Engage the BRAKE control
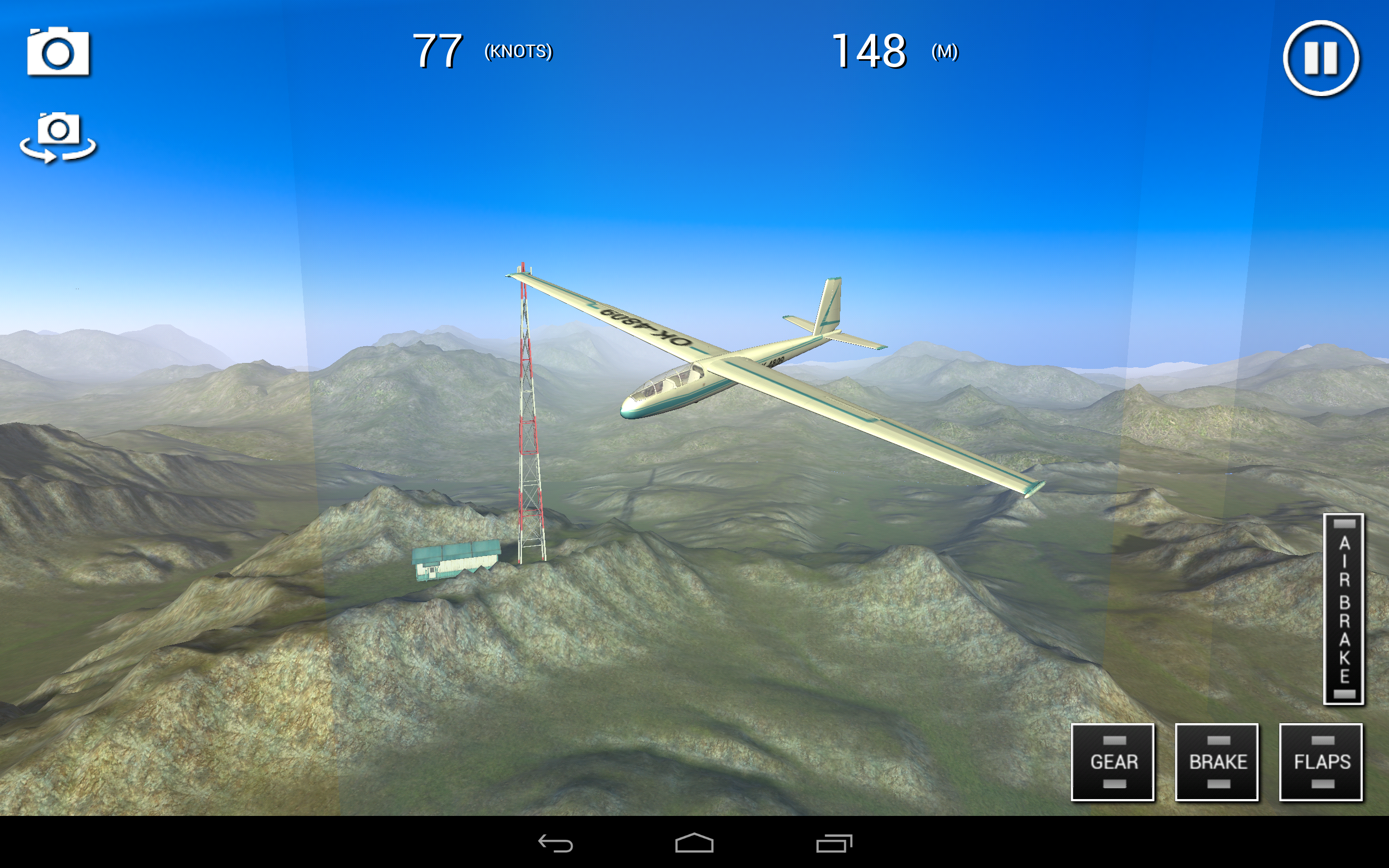1389x868 pixels. click(1217, 762)
